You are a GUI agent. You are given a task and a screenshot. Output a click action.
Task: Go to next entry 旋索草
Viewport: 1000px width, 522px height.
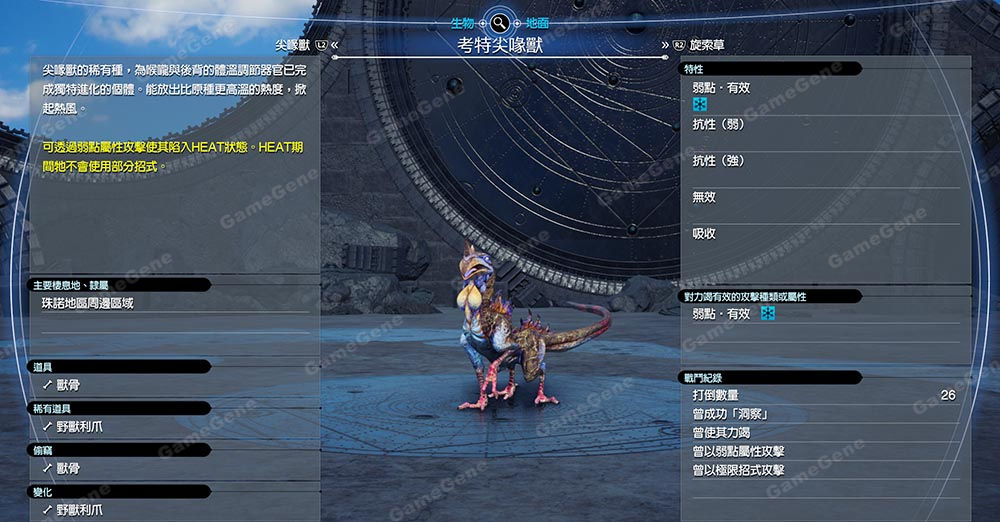coord(708,45)
